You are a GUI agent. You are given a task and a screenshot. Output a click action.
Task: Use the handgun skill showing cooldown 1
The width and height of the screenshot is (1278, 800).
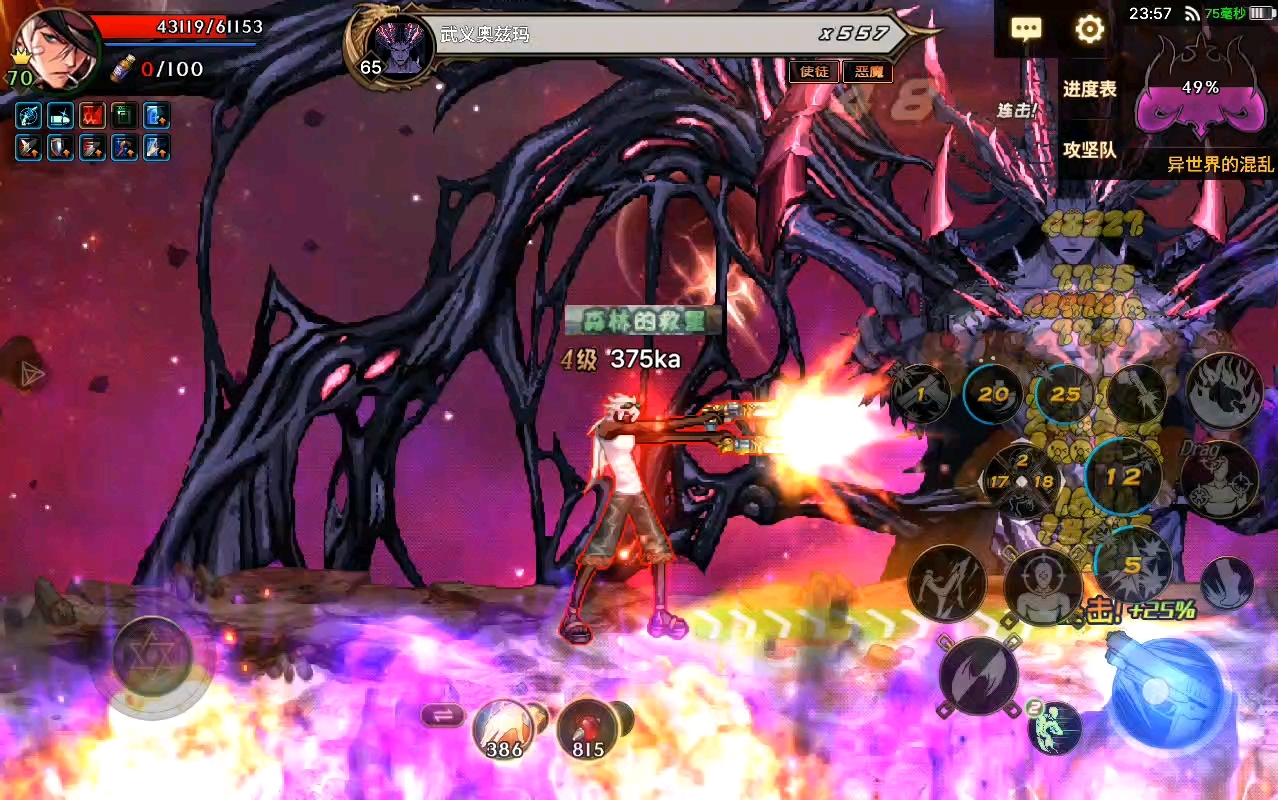click(x=921, y=394)
